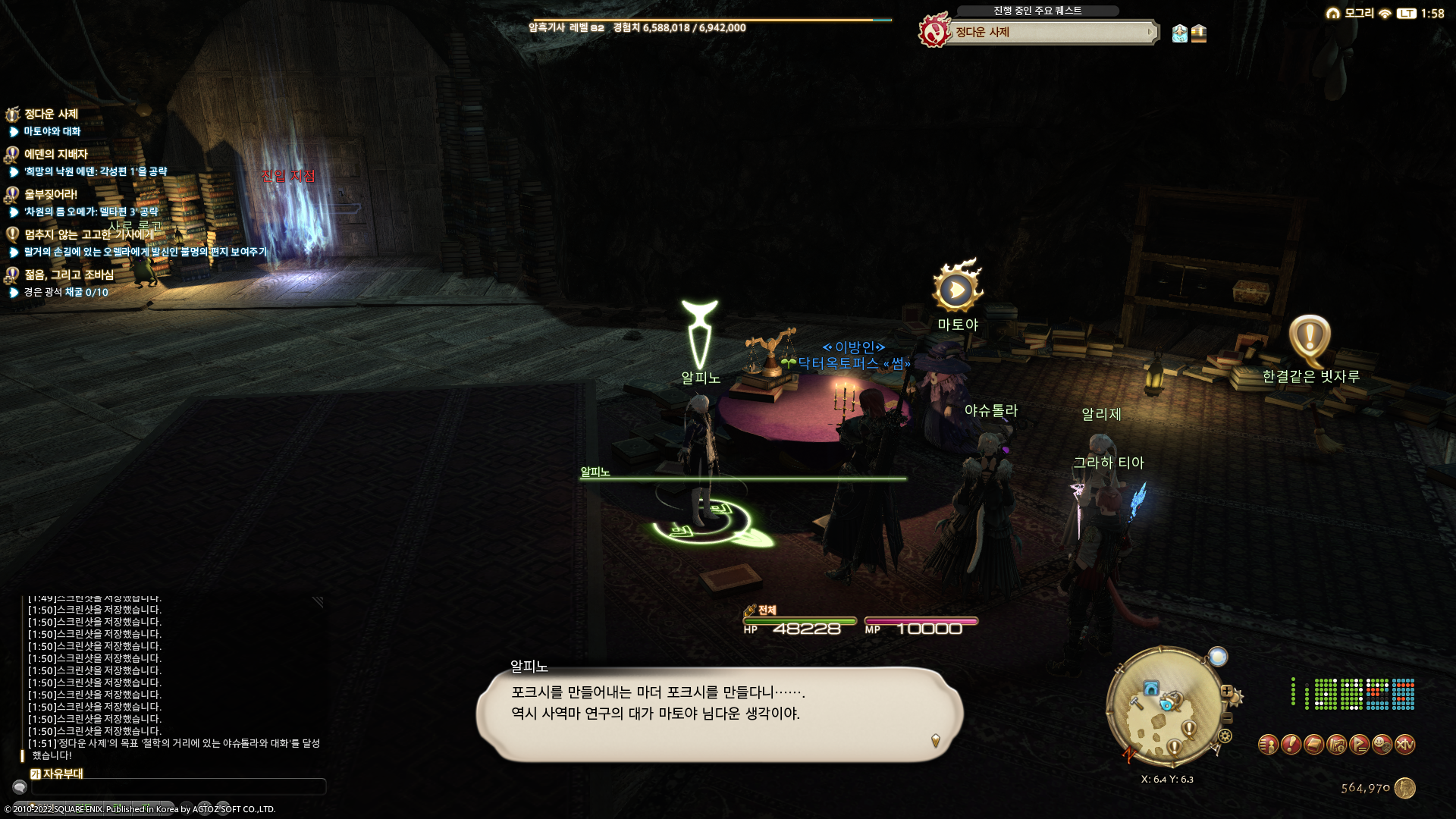This screenshot has height=819, width=1456.
Task: Select the 울부짖어라! quest in the tracker
Action: (x=50, y=194)
